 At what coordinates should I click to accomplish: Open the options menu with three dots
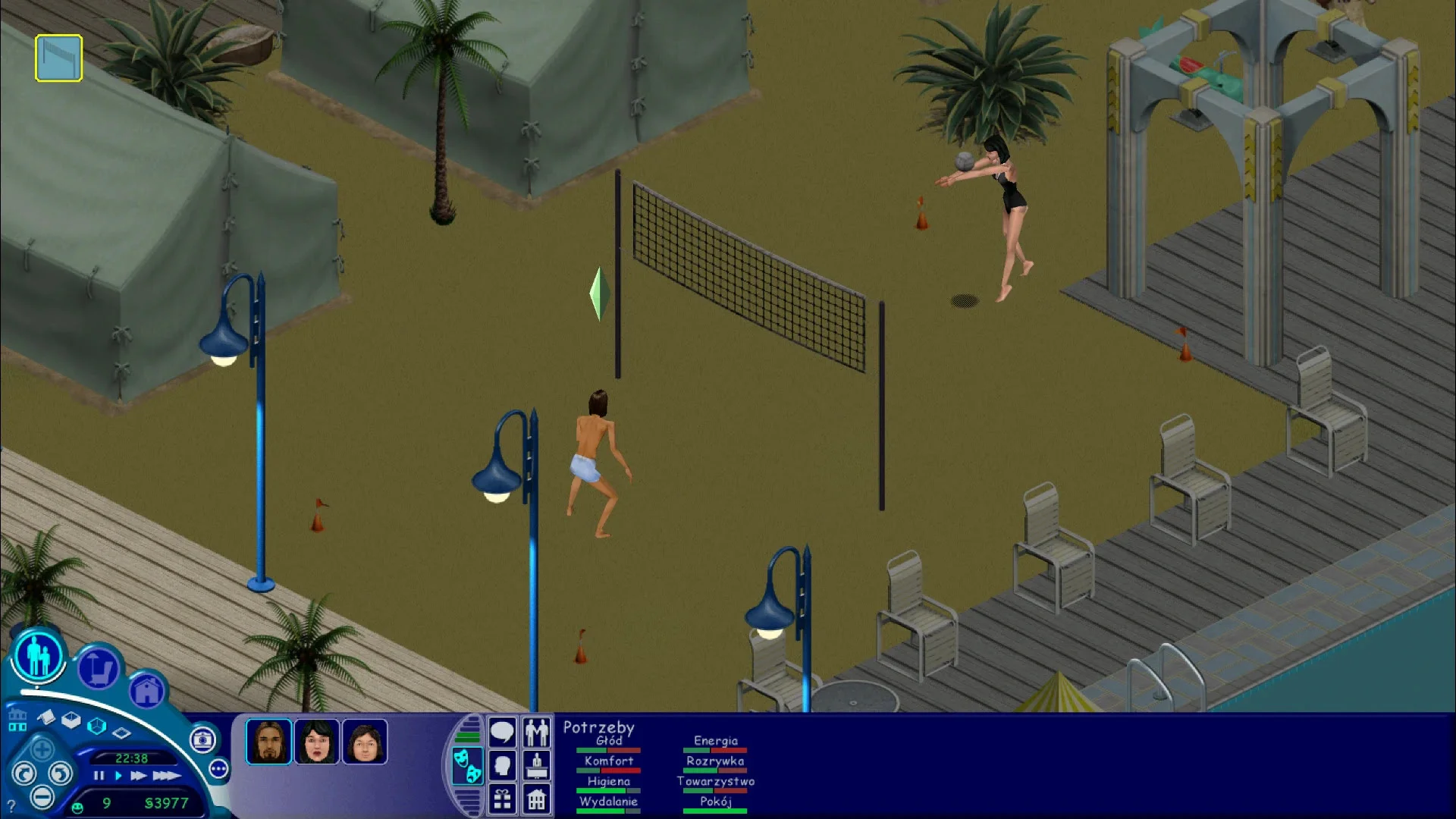click(218, 769)
